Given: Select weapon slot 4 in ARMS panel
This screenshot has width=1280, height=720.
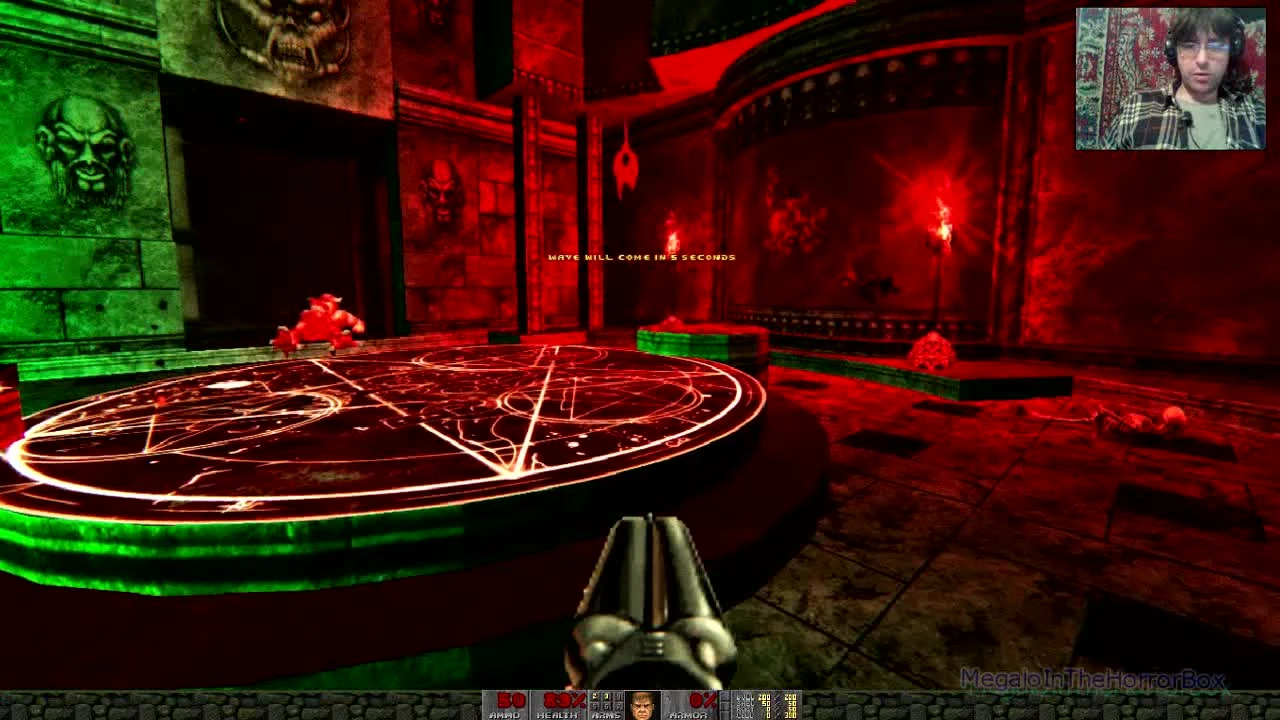Looking at the screenshot, I should (617, 695).
